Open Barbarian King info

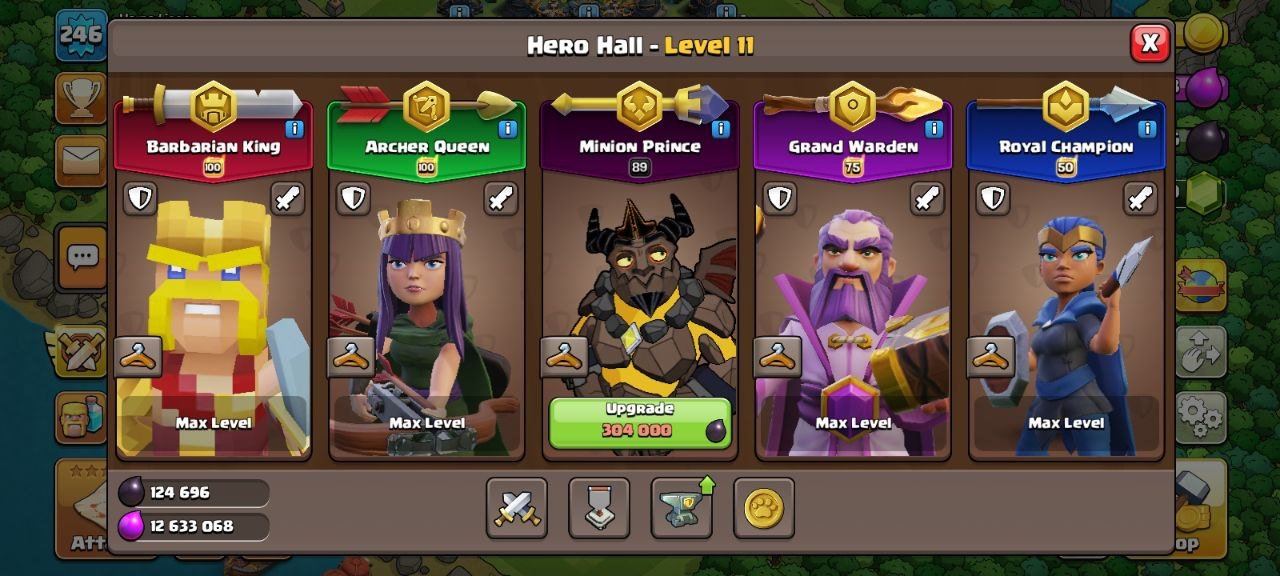click(x=294, y=129)
